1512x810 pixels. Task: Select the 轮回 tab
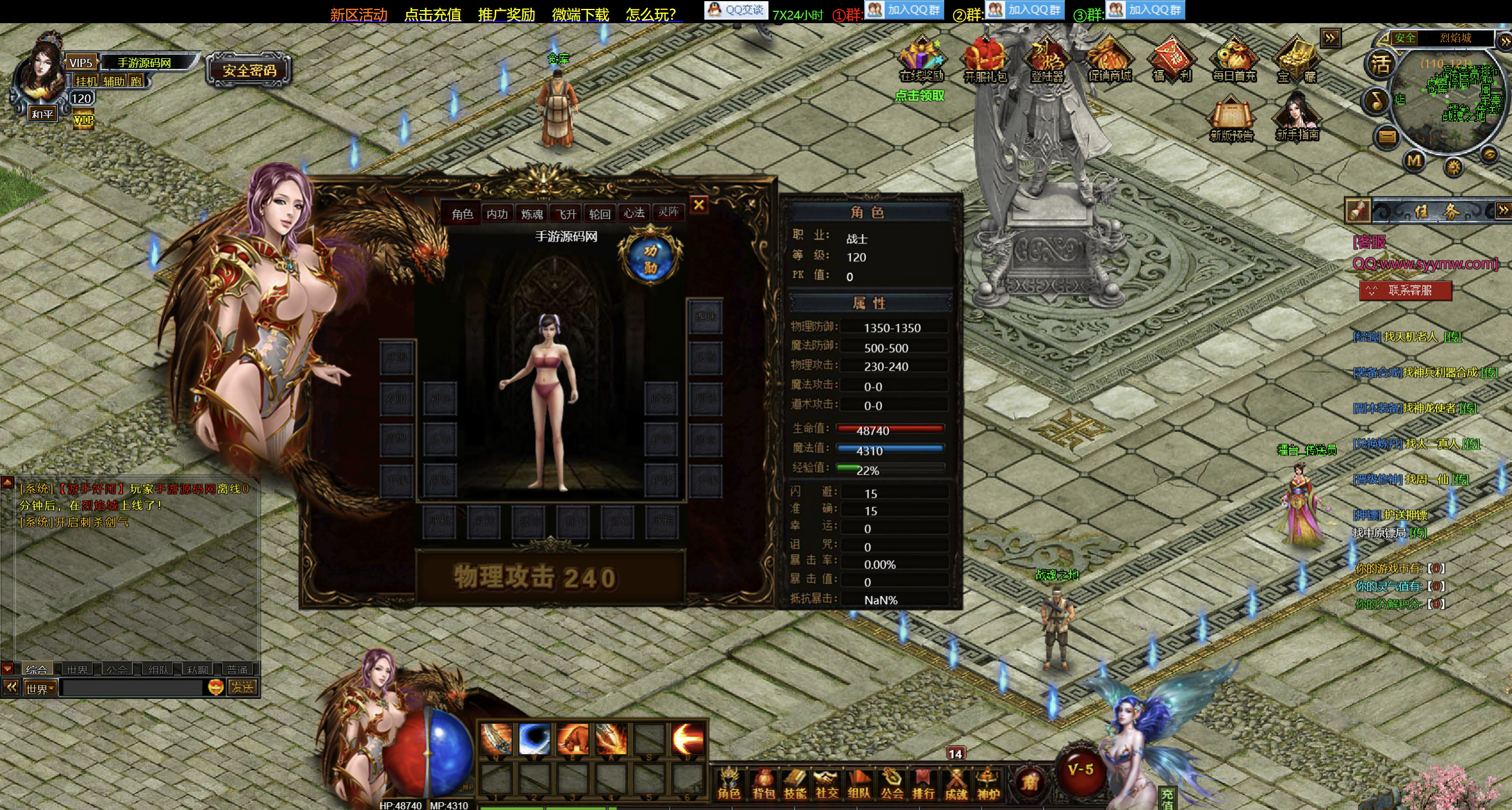point(600,214)
